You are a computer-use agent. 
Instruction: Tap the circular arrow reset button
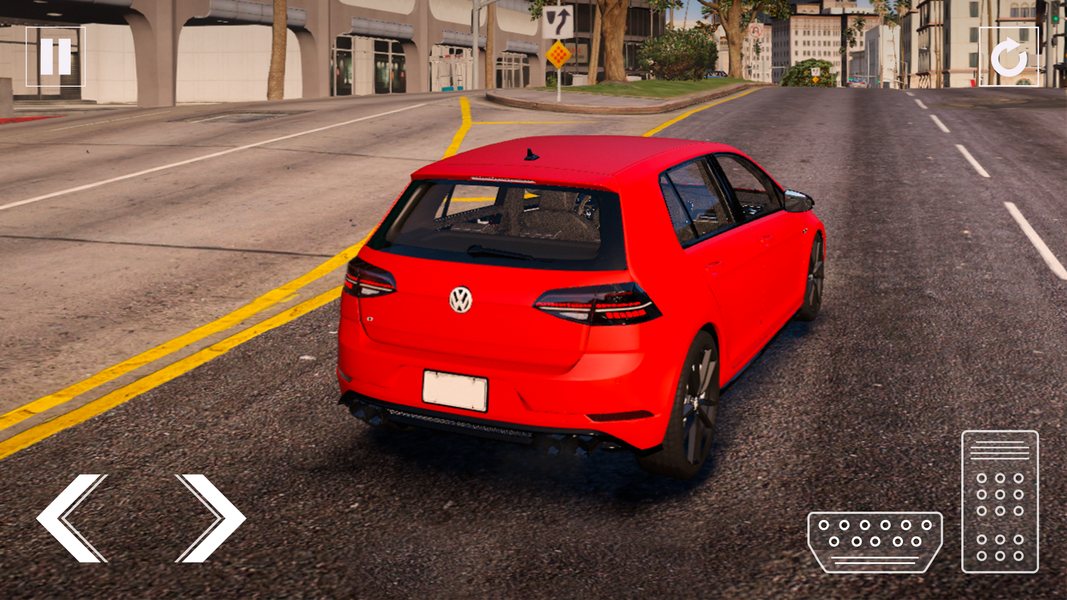click(1008, 58)
